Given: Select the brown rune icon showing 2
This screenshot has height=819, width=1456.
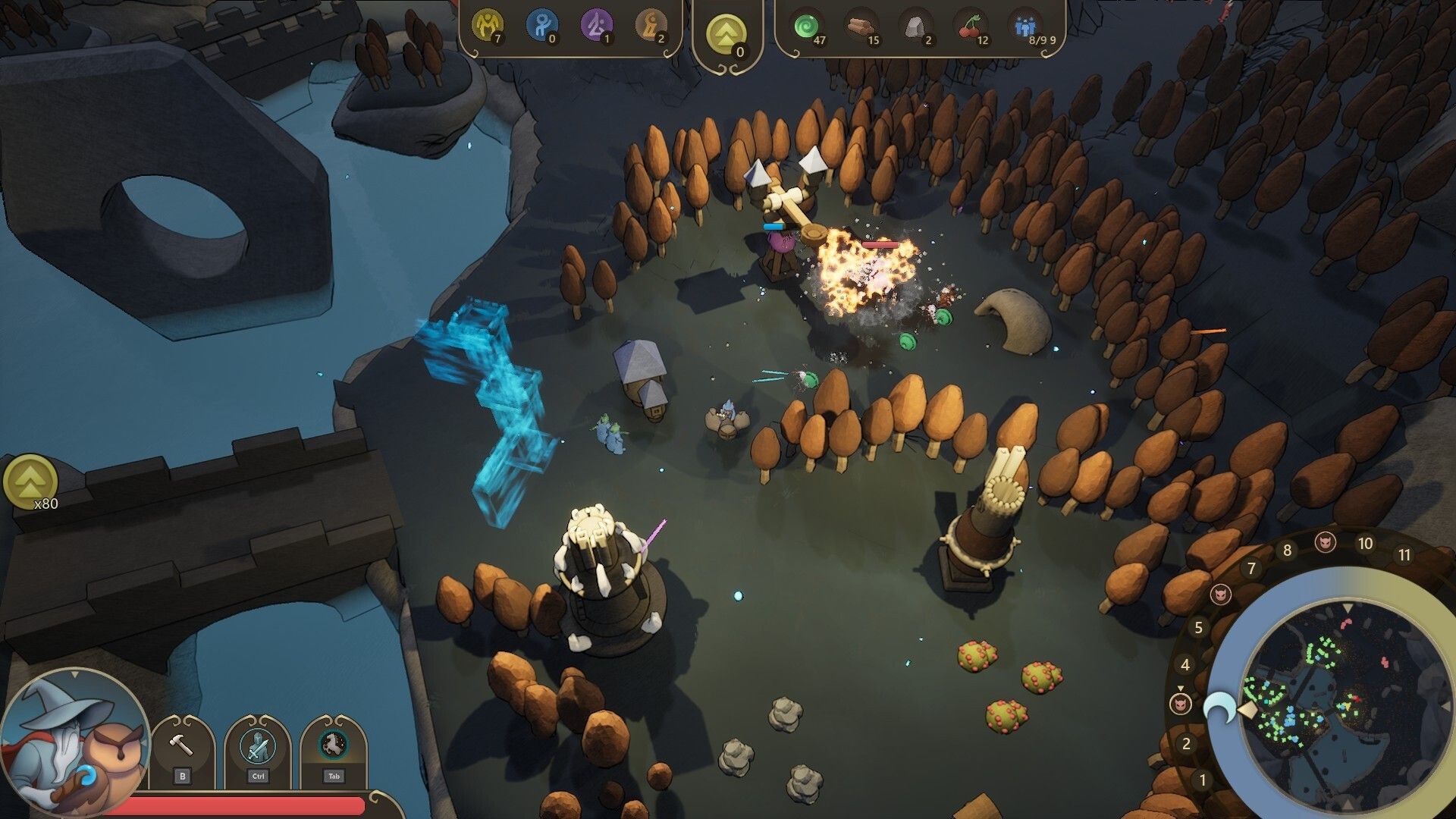Looking at the screenshot, I should click(651, 26).
